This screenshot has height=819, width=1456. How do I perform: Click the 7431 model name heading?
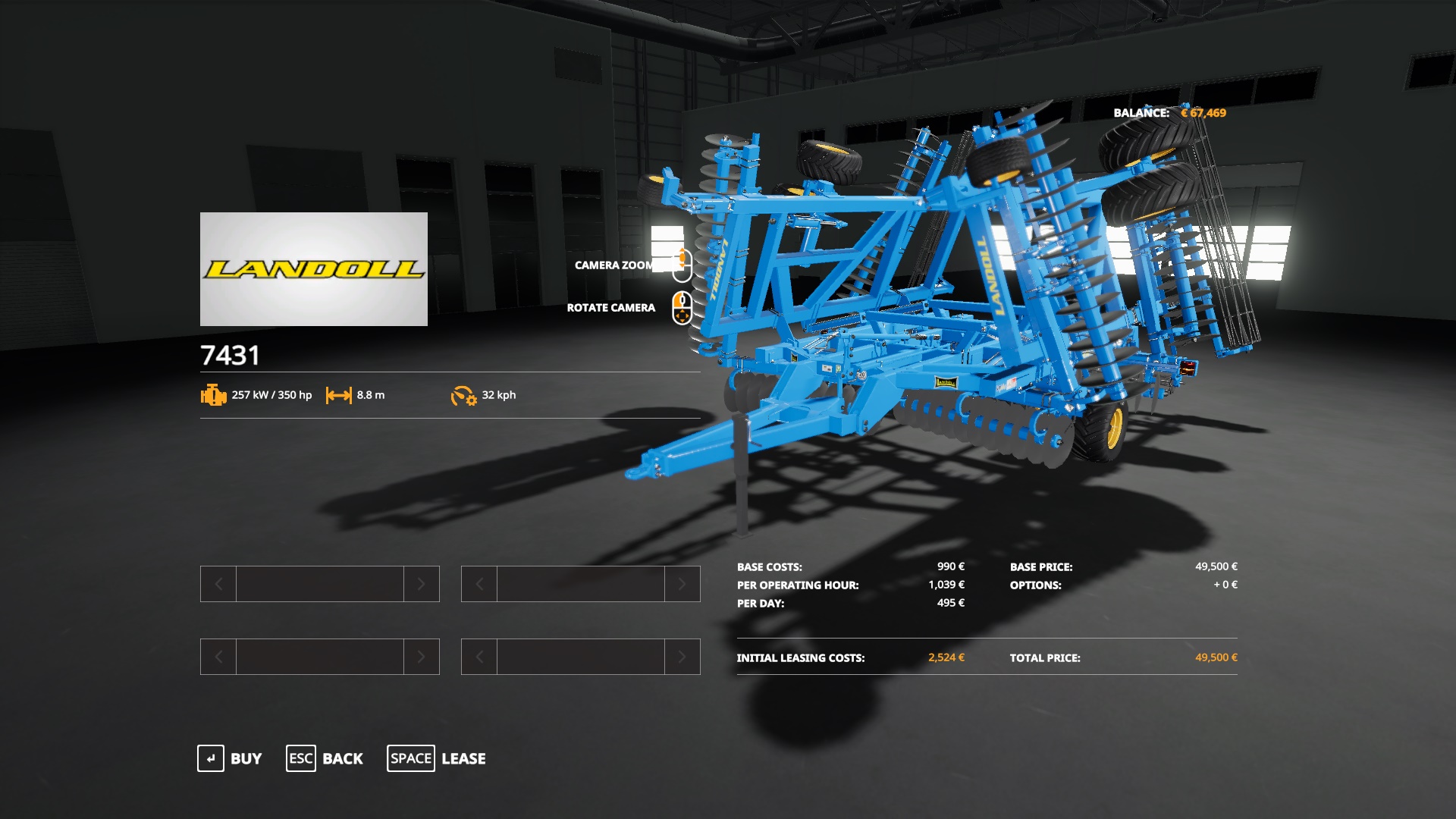click(230, 353)
